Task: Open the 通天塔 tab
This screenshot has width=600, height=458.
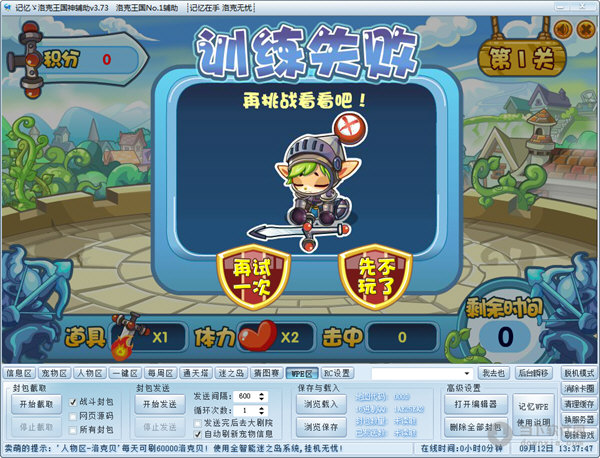Action: (x=195, y=372)
